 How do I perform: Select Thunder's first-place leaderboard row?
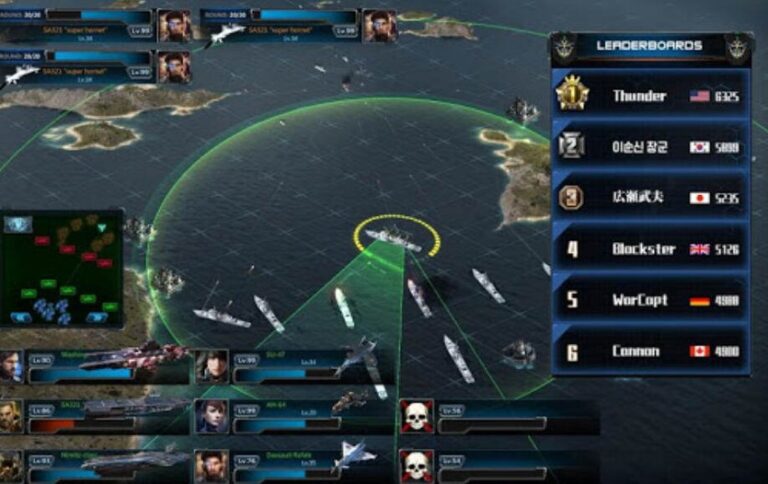650,95
